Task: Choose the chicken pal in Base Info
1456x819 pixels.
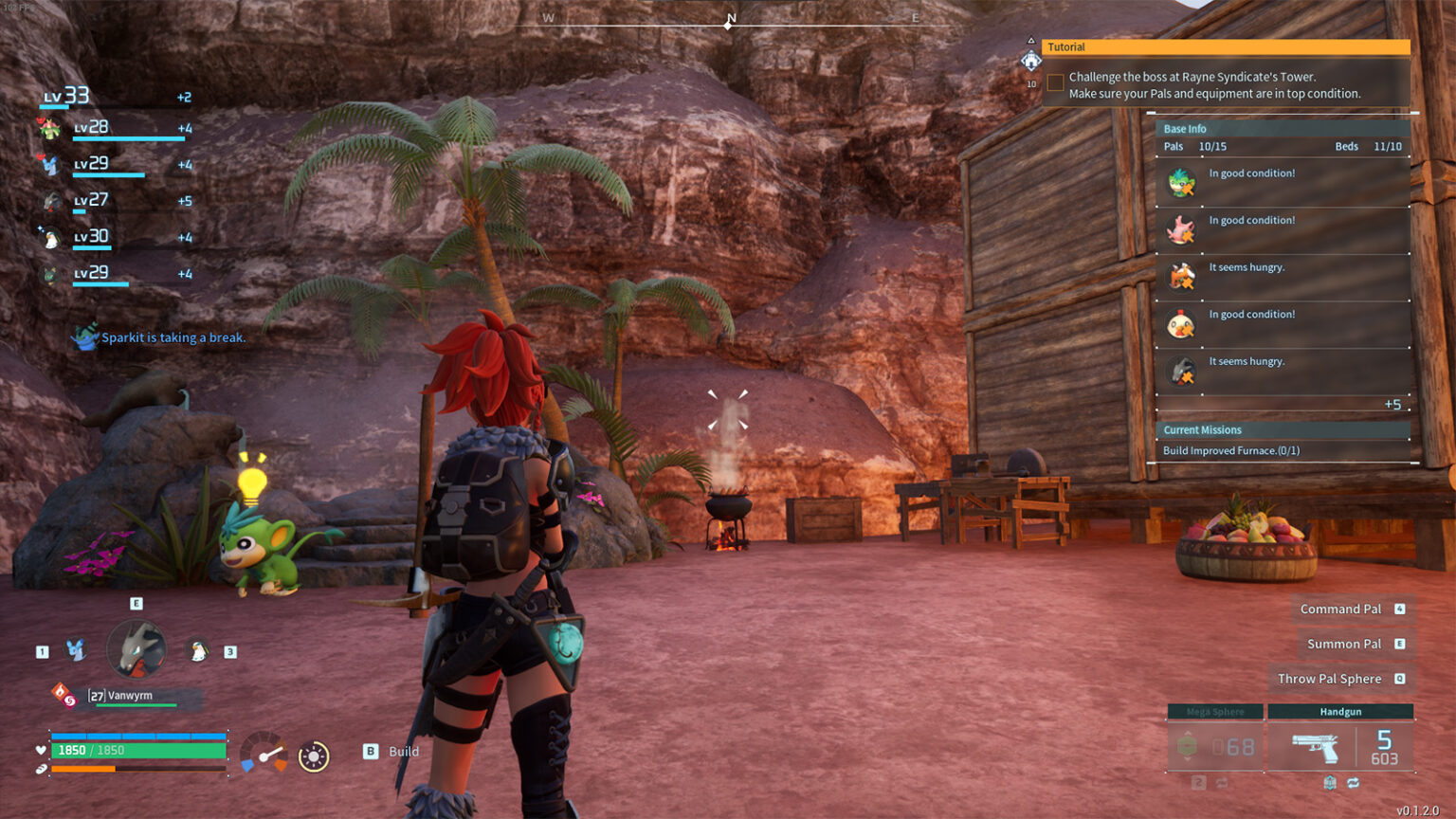Action: click(x=1181, y=325)
